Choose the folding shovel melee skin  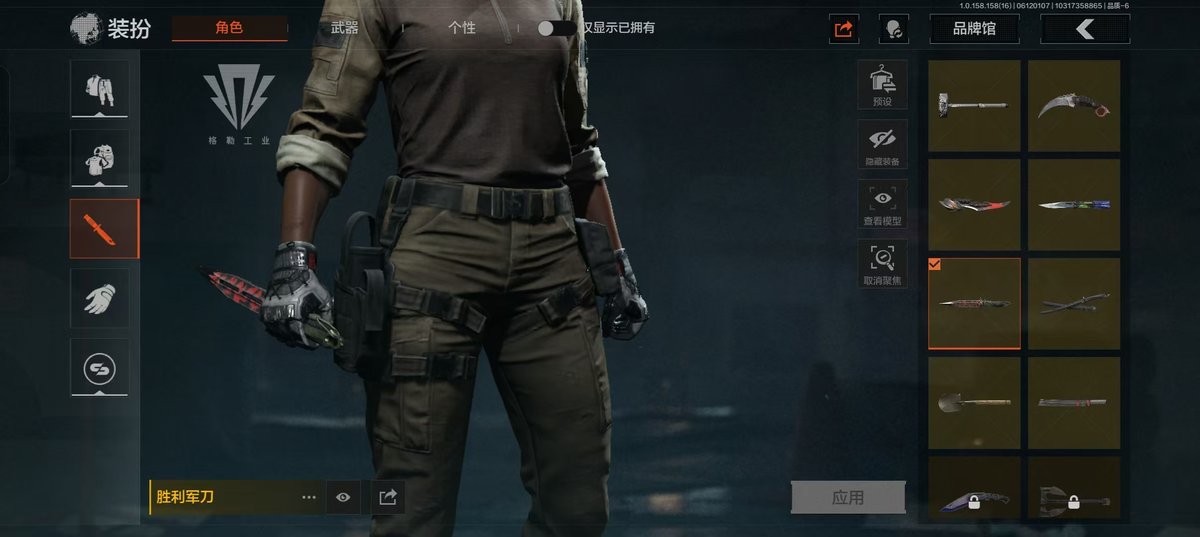974,402
